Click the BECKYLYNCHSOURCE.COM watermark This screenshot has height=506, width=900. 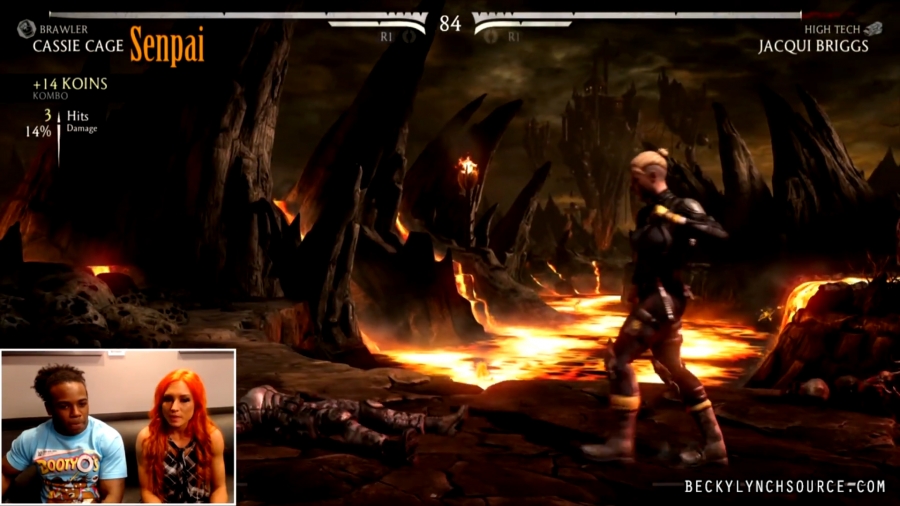pos(785,487)
